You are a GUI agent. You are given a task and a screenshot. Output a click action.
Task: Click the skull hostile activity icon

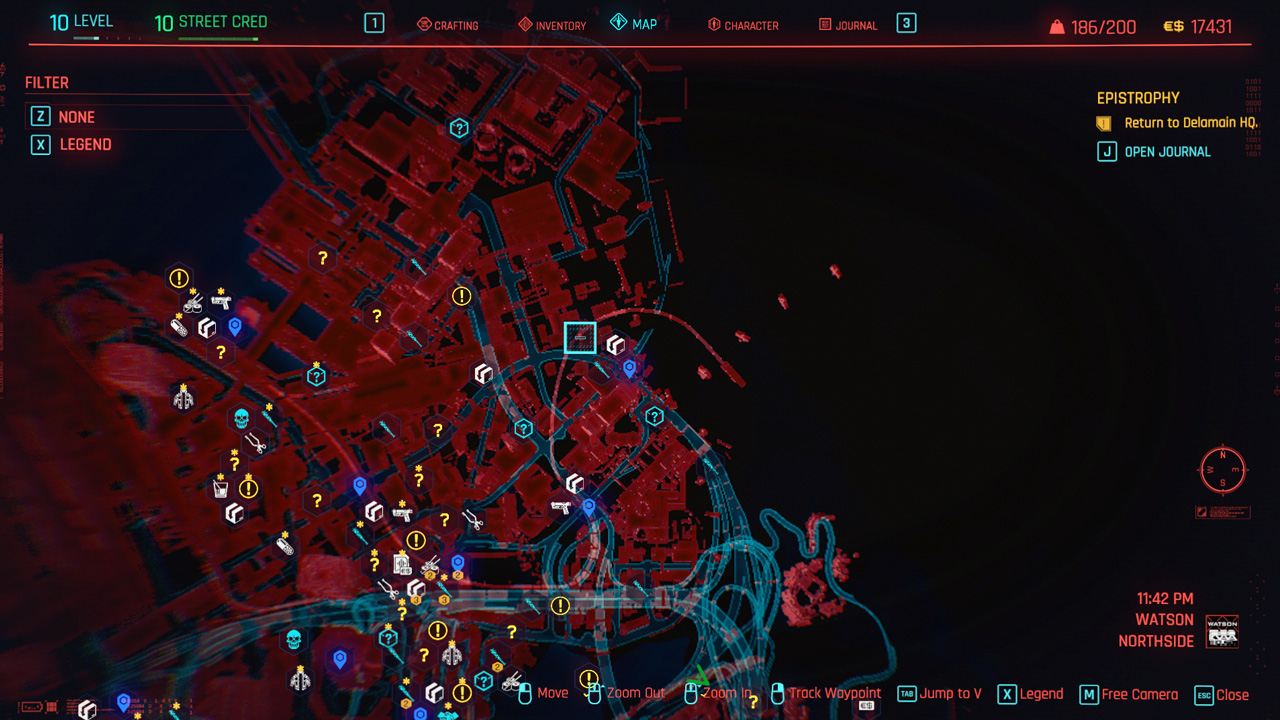[x=240, y=417]
